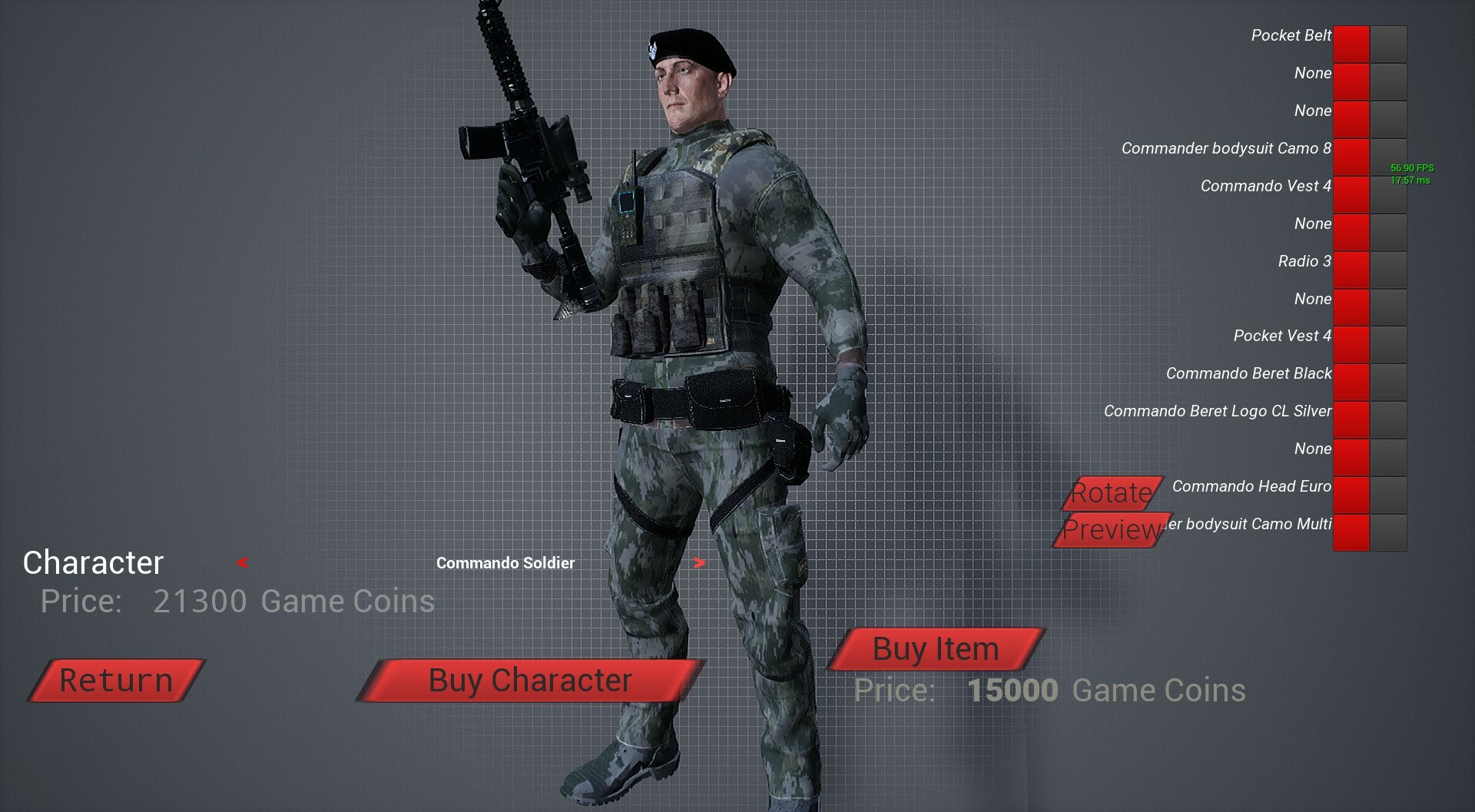Screen dimensions: 1475x812
Task: Select the Commander bodysuit Camo Multi icon
Action: [x=1351, y=532]
